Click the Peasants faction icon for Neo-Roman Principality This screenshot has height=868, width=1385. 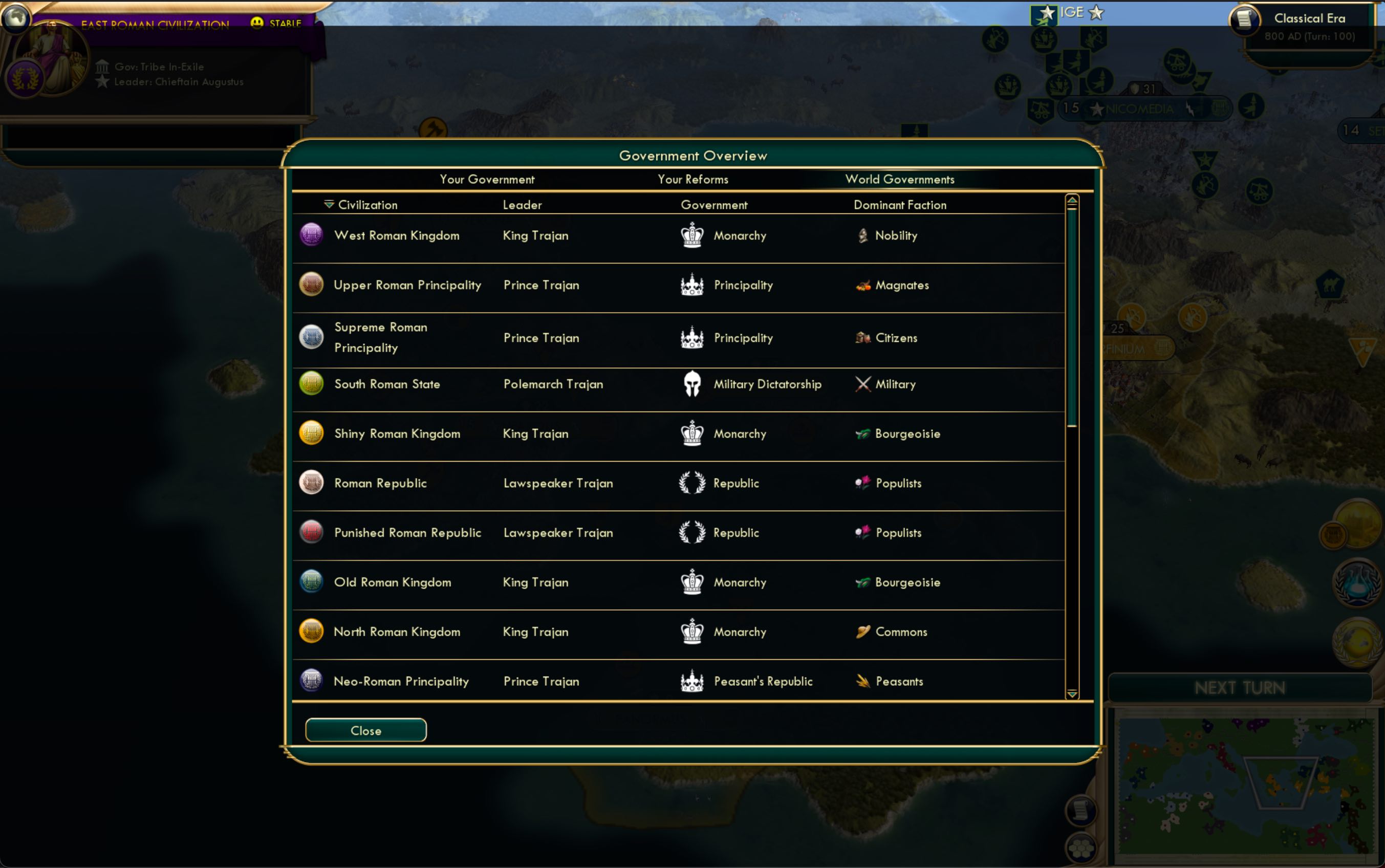click(863, 681)
